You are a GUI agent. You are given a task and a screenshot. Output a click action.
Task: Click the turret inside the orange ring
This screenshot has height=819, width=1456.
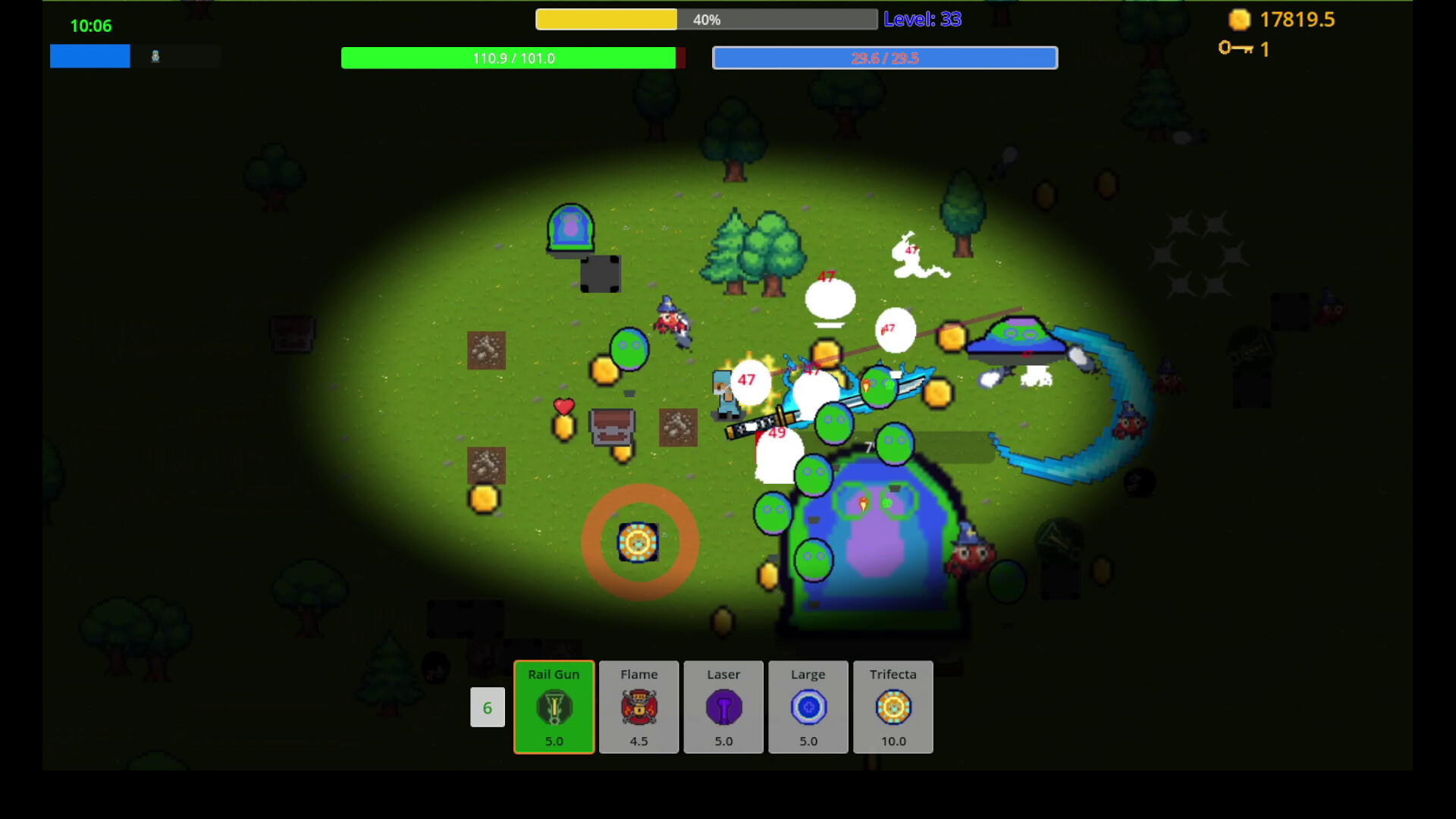coord(639,541)
